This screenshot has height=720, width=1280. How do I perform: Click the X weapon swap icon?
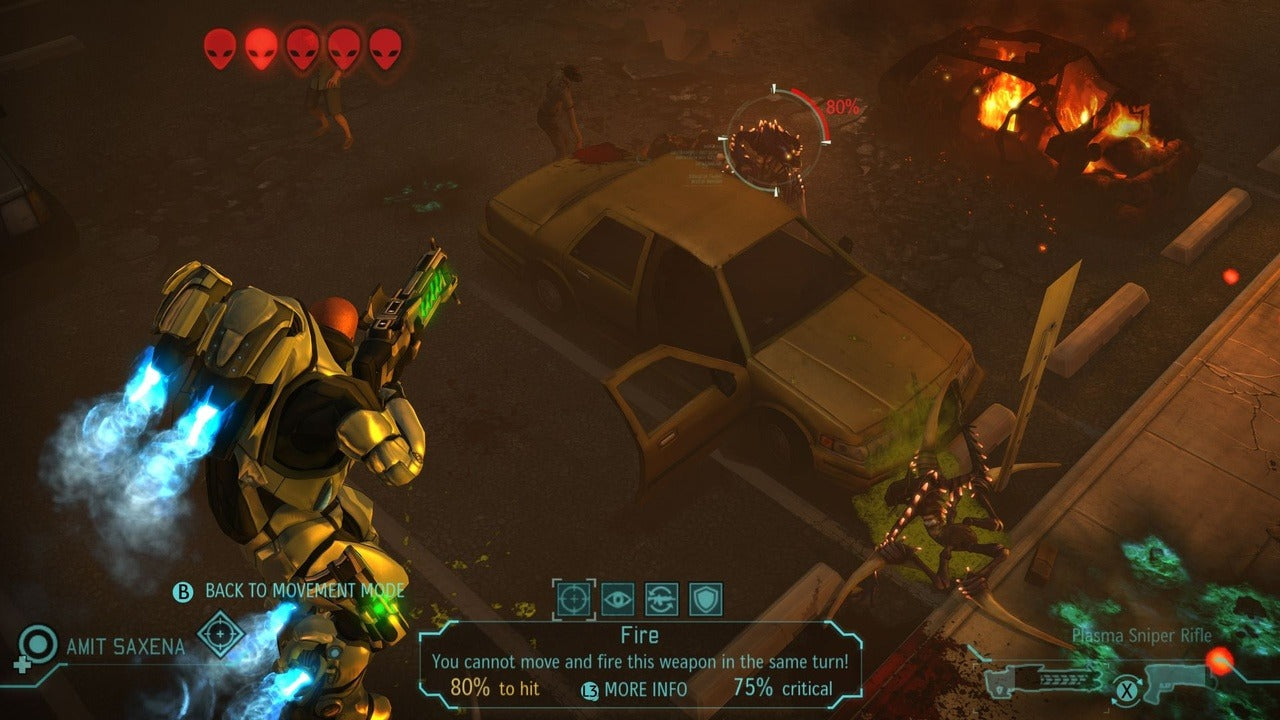click(1126, 690)
